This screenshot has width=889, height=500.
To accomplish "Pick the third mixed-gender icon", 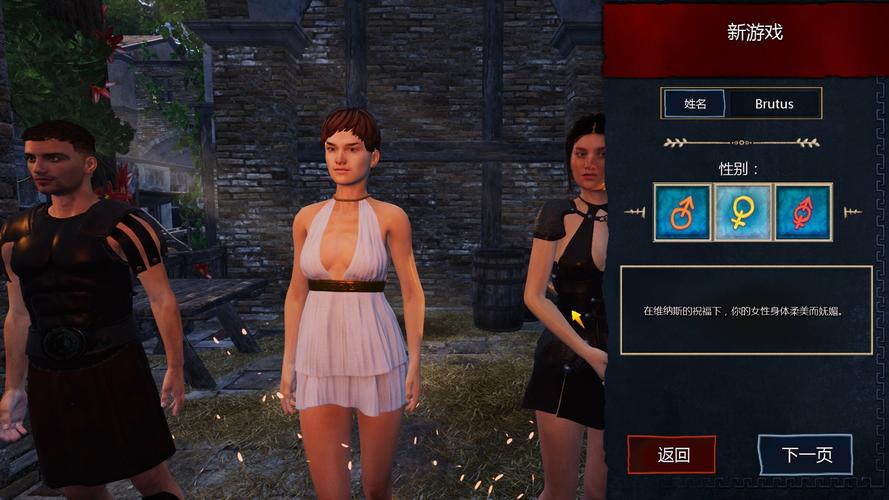I will pos(803,212).
